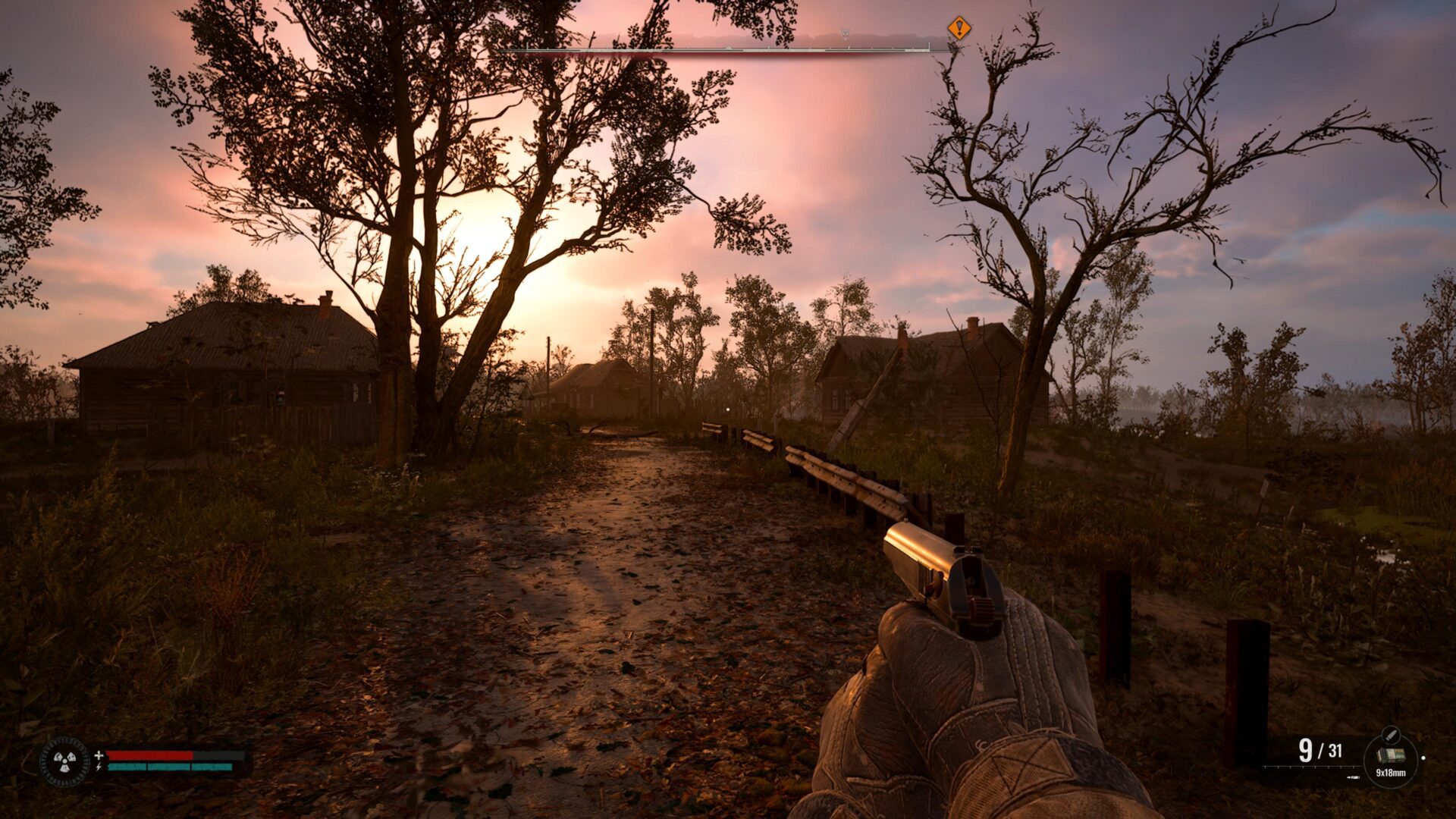
Task: Click the 9x18mm ammo box icon
Action: pyautogui.click(x=1390, y=755)
